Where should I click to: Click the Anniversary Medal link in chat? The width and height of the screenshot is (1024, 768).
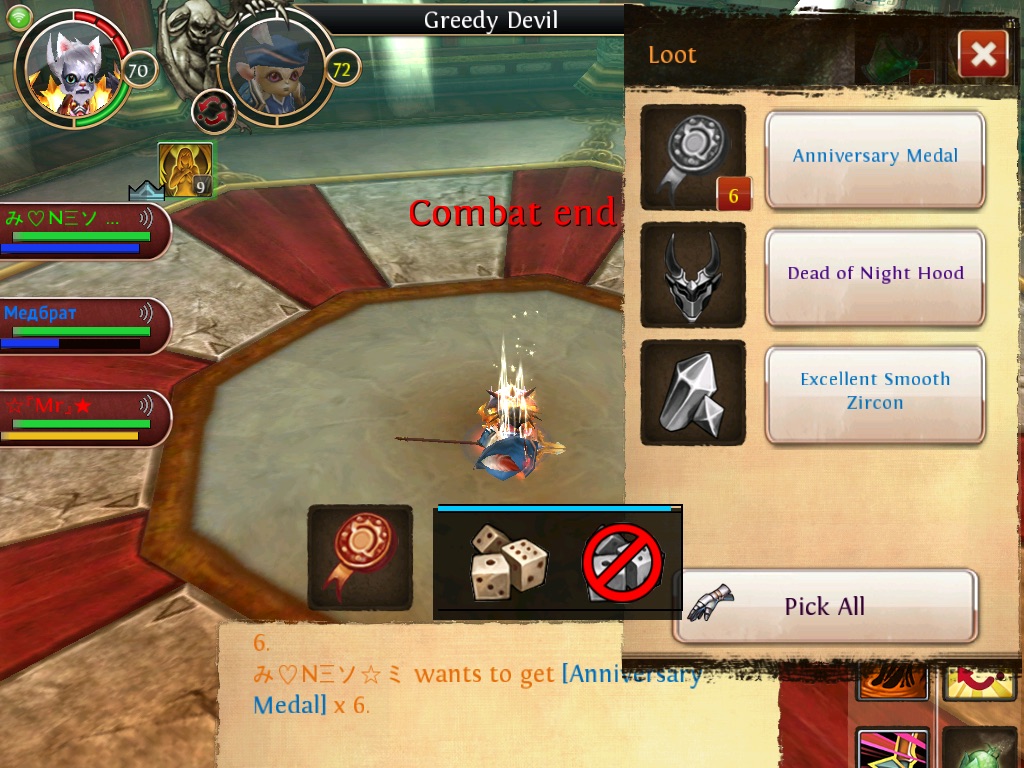[x=630, y=675]
